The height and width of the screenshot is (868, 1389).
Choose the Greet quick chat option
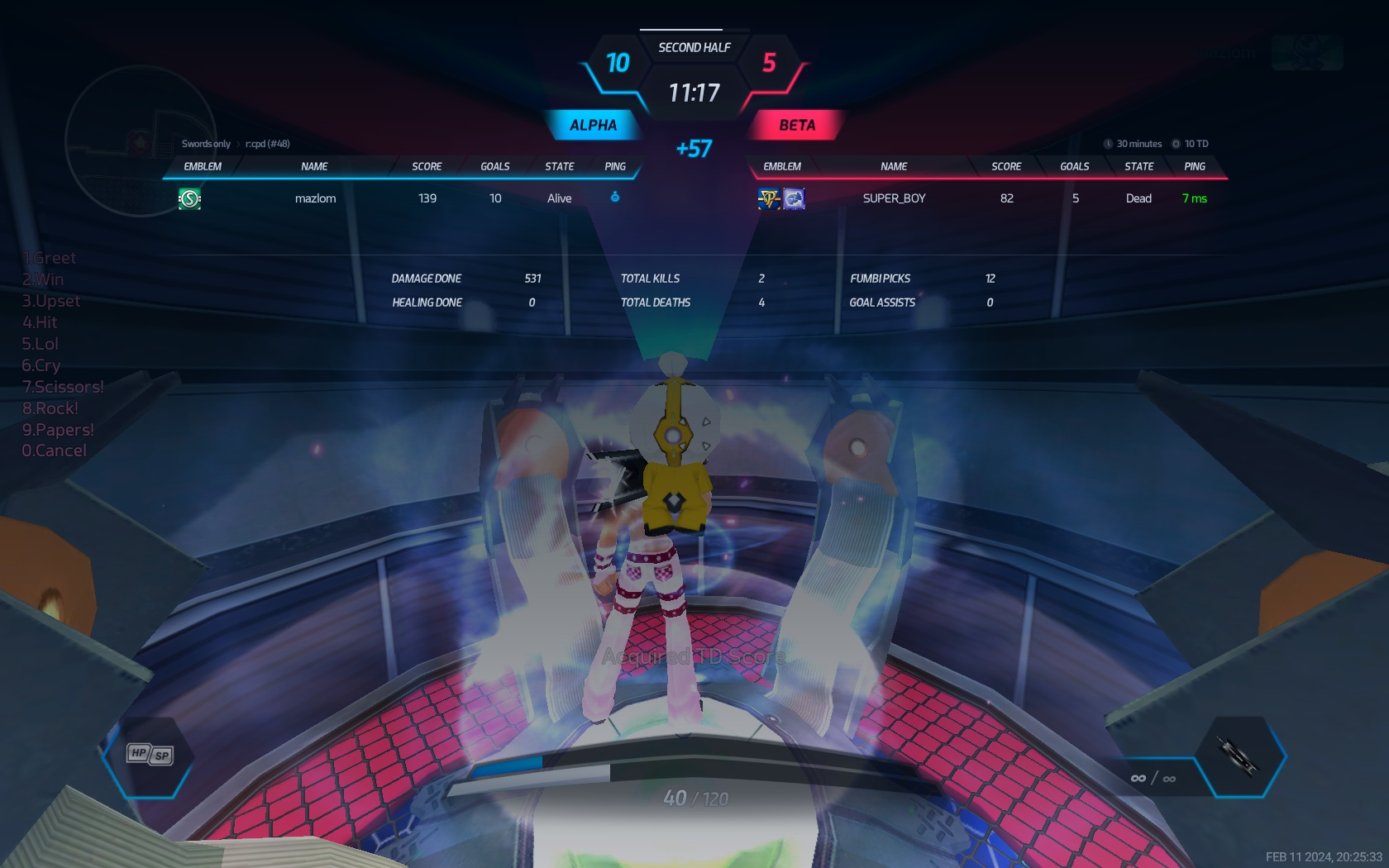click(x=50, y=258)
